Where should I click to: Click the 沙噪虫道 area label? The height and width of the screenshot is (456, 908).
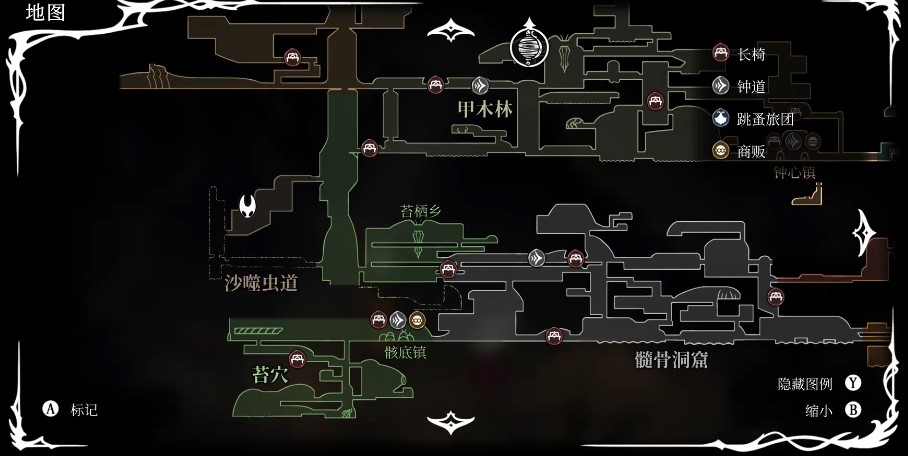coord(261,283)
